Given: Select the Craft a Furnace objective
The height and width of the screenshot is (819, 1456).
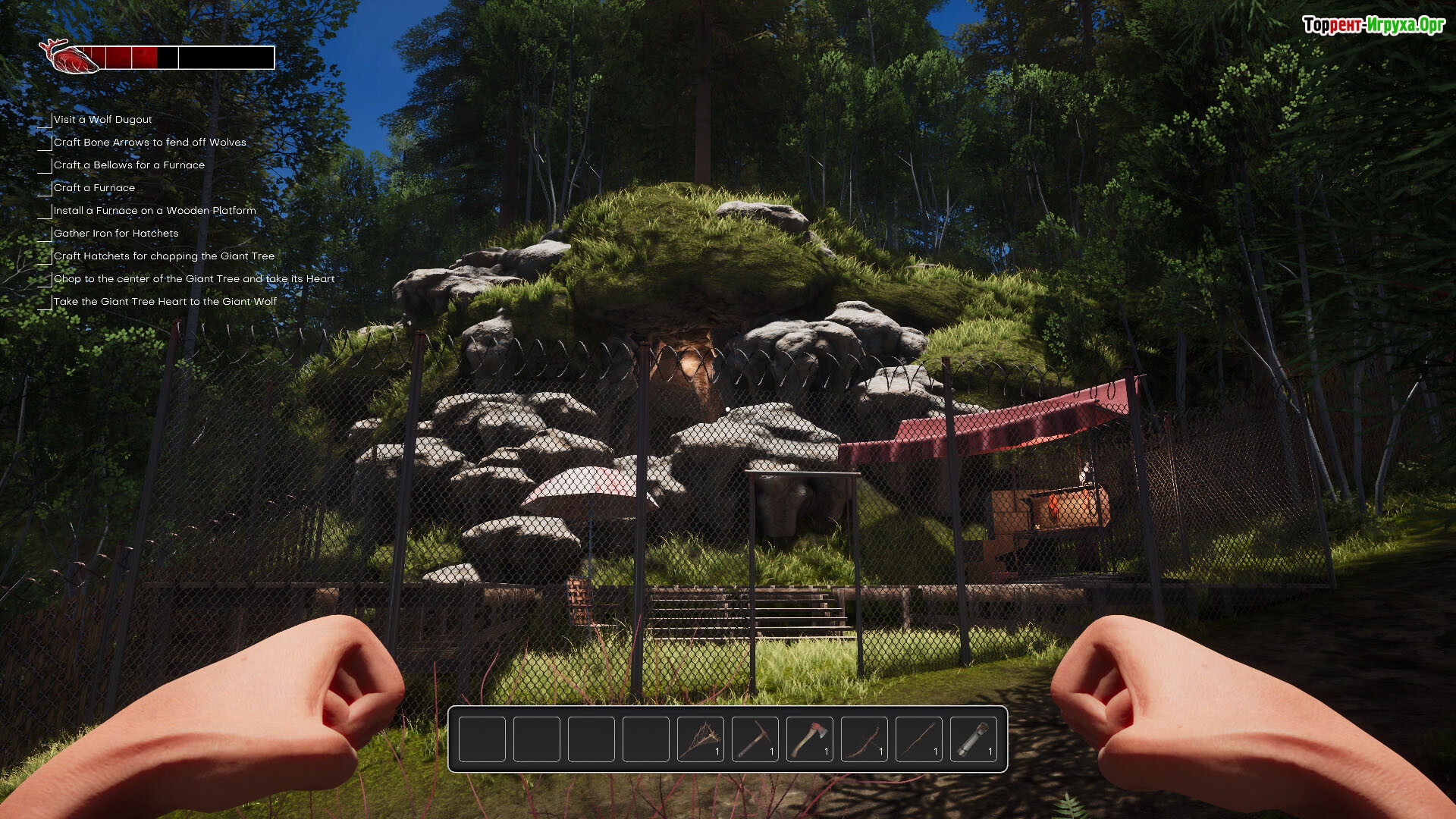Looking at the screenshot, I should 94,188.
